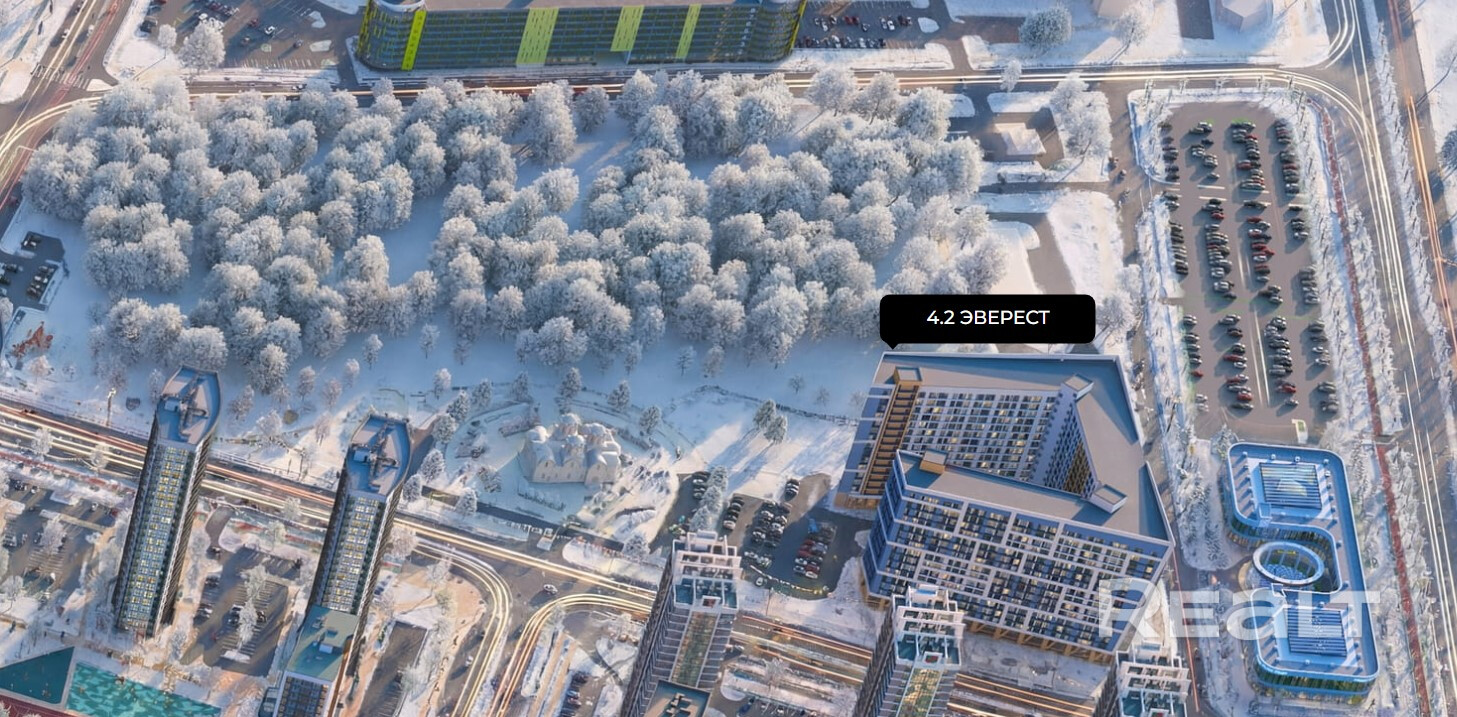Select the 4.2 ЭВЕРЕСТ building label

coord(987,318)
